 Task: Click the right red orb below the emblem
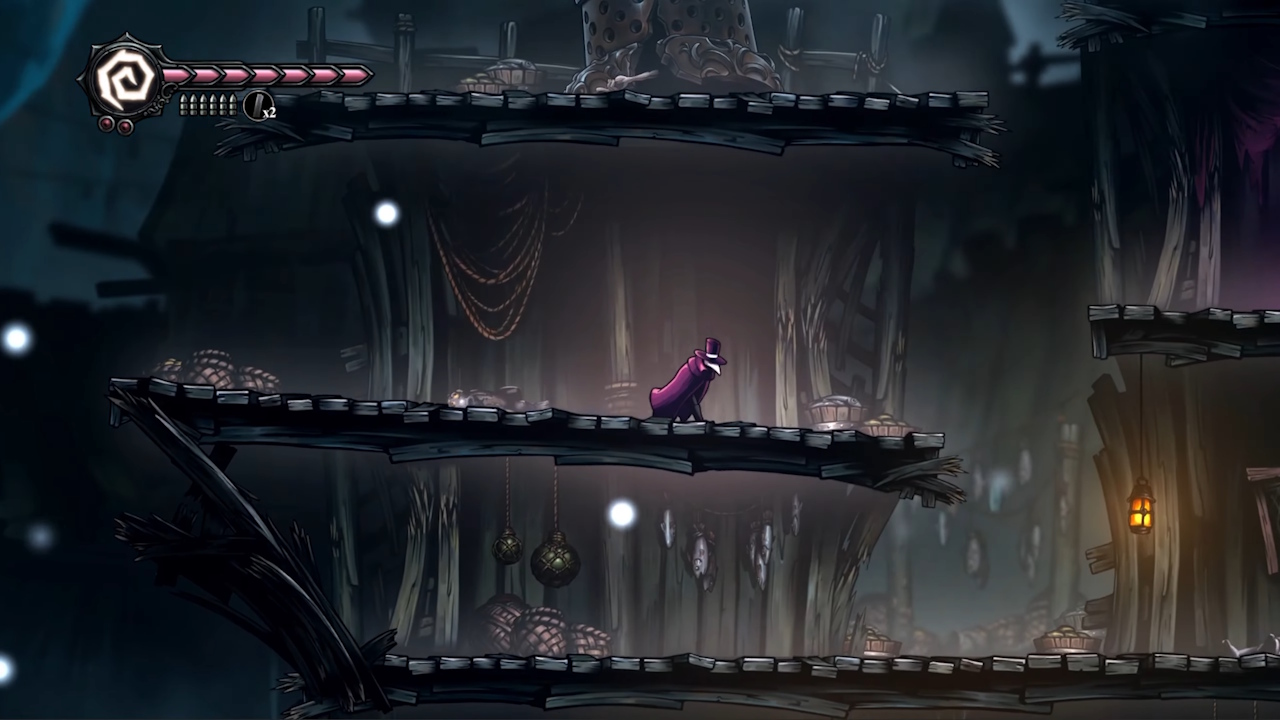(x=124, y=124)
